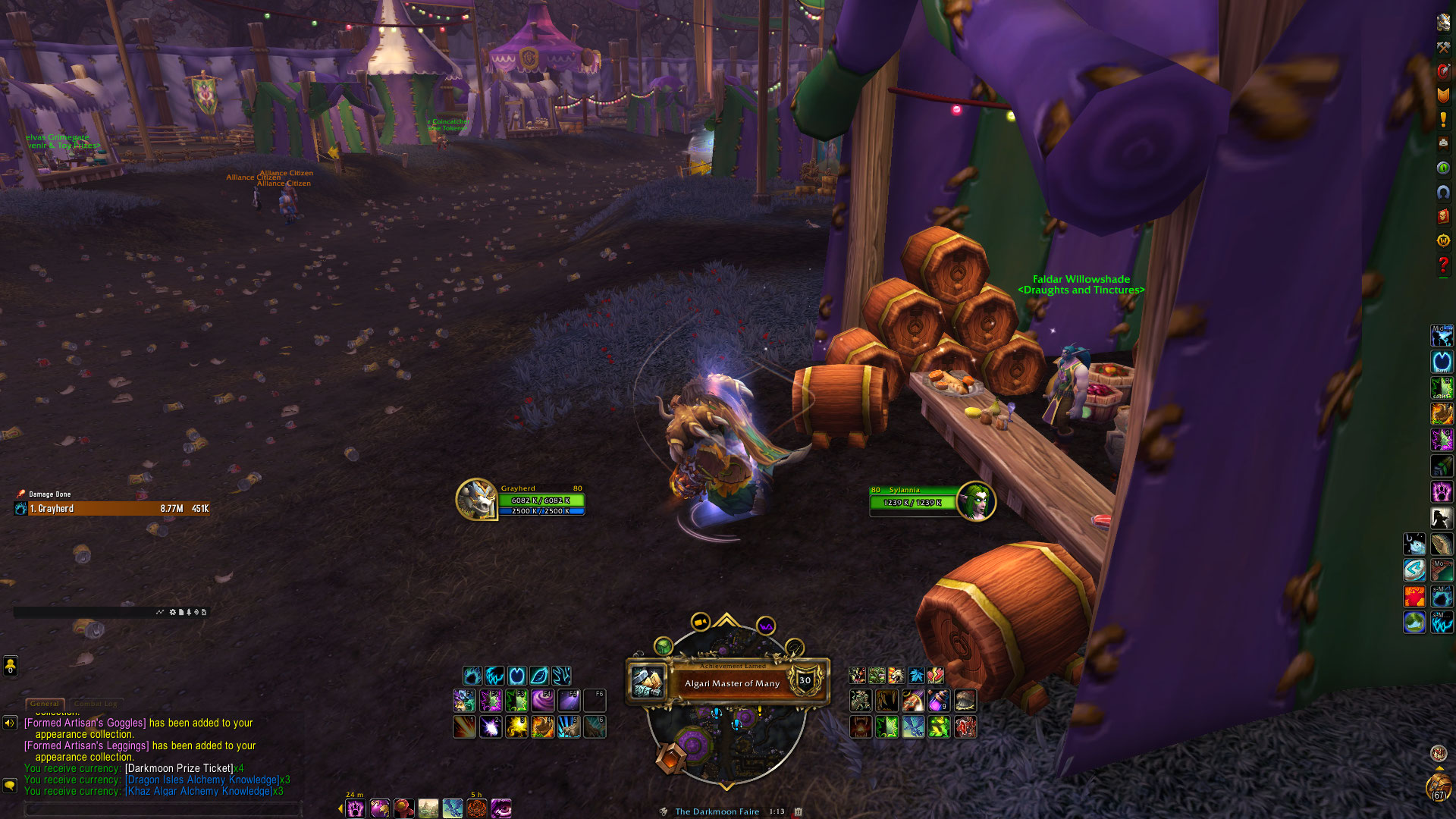Screen dimensions: 1456x819
Task: Click the Grayherd player portrait
Action: coord(476,500)
